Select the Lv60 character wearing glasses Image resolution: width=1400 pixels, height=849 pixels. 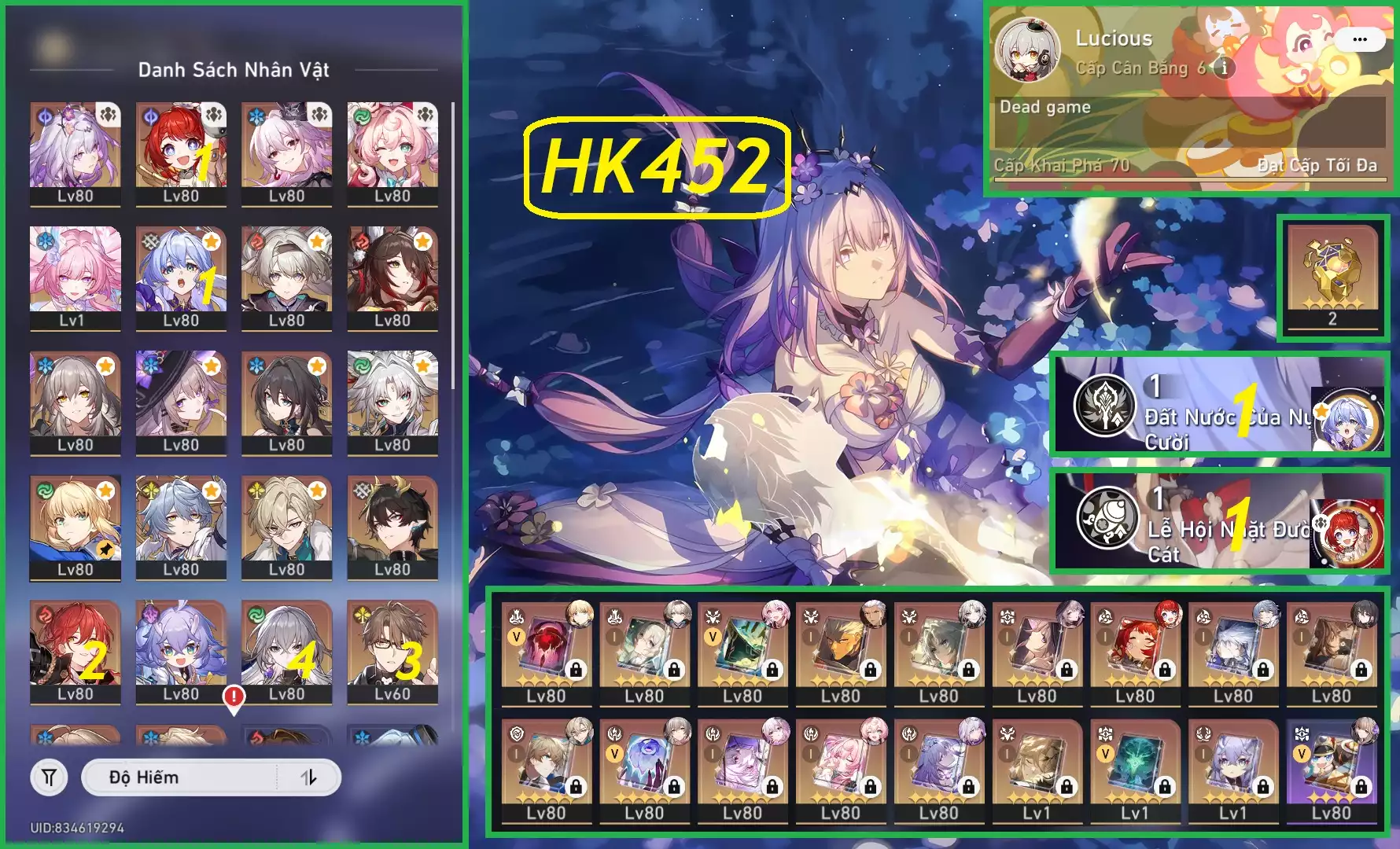tap(392, 651)
